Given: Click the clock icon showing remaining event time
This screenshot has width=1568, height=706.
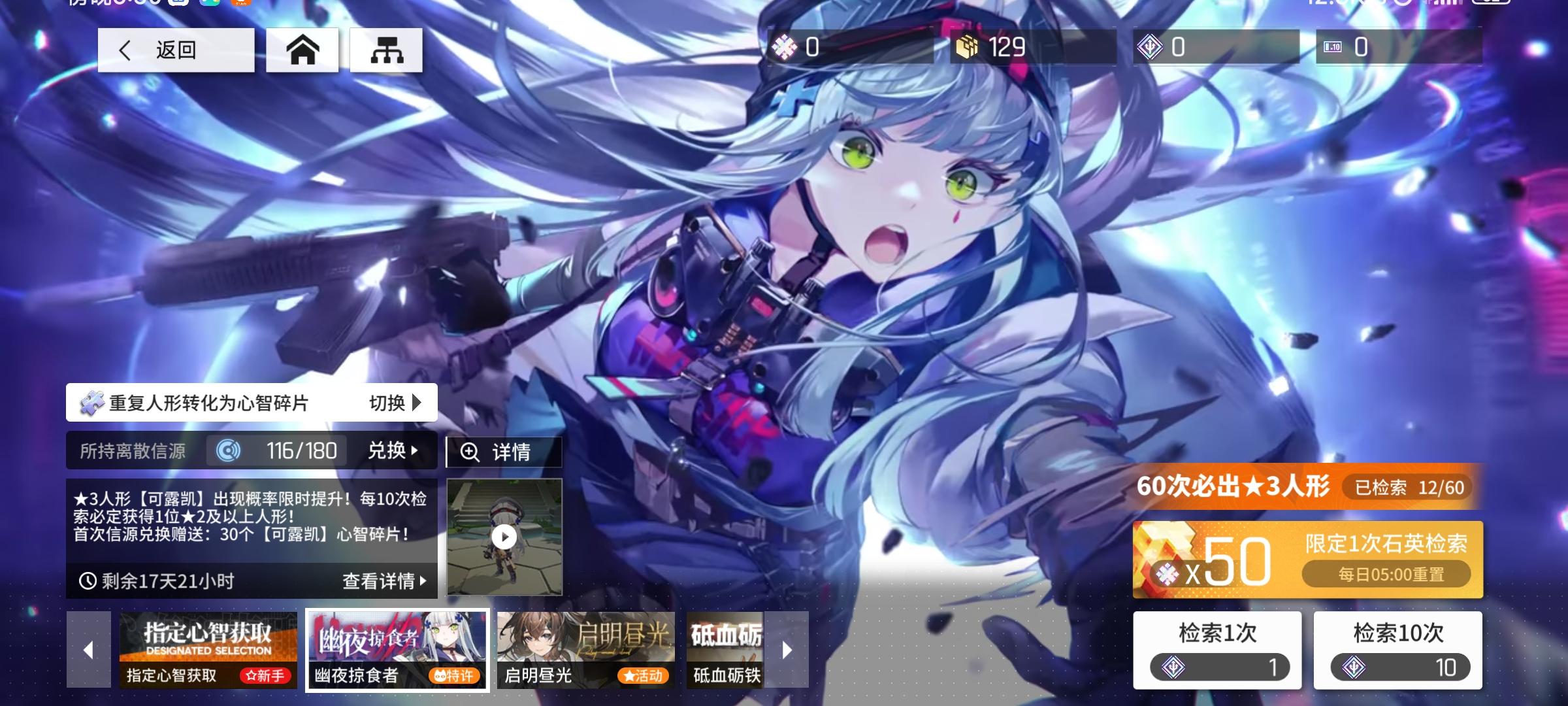Looking at the screenshot, I should [x=88, y=581].
